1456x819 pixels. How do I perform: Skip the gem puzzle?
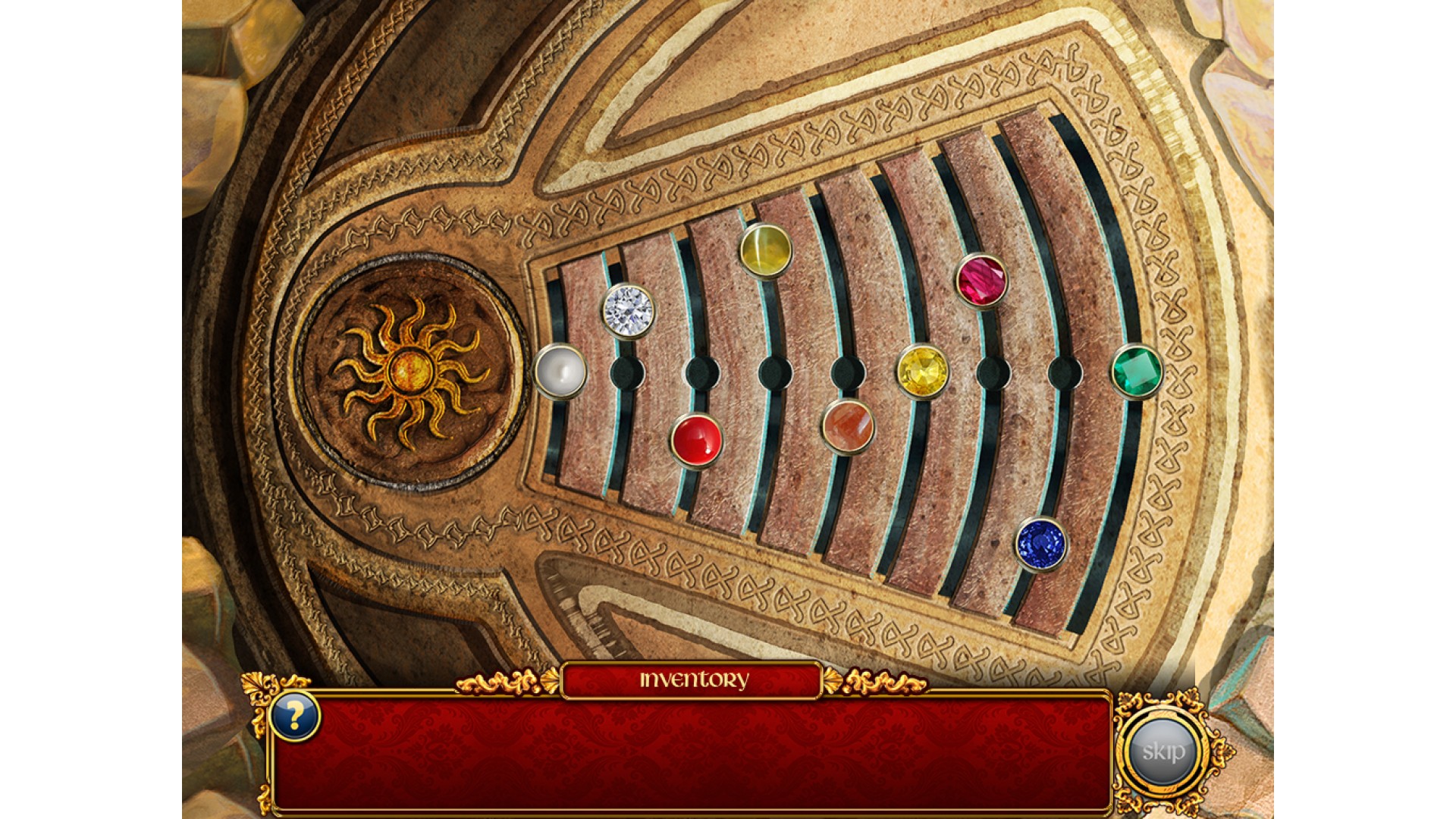click(1163, 751)
